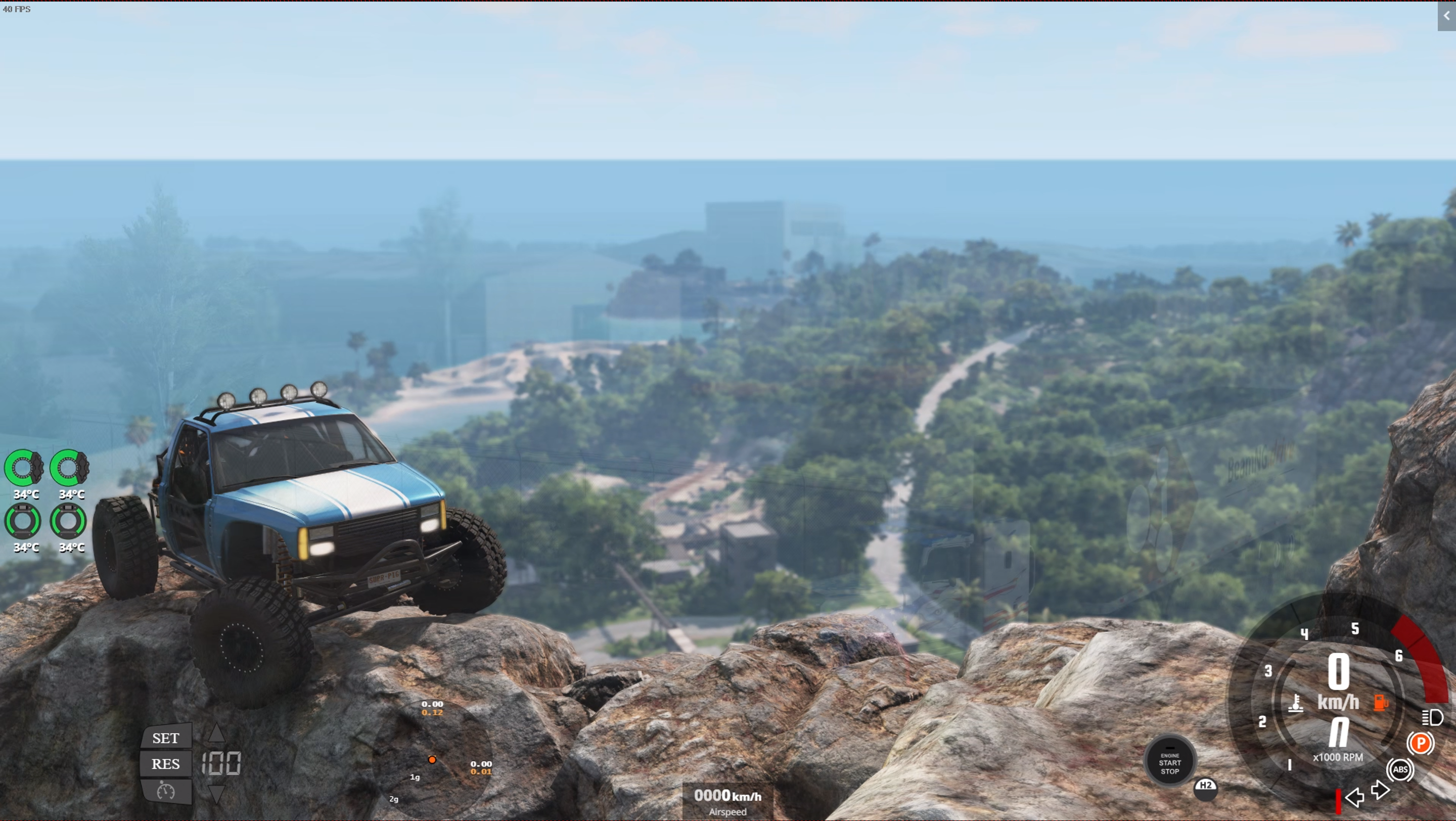Click the orange parking brake indicator
The width and height of the screenshot is (1456, 821).
tap(1420, 743)
